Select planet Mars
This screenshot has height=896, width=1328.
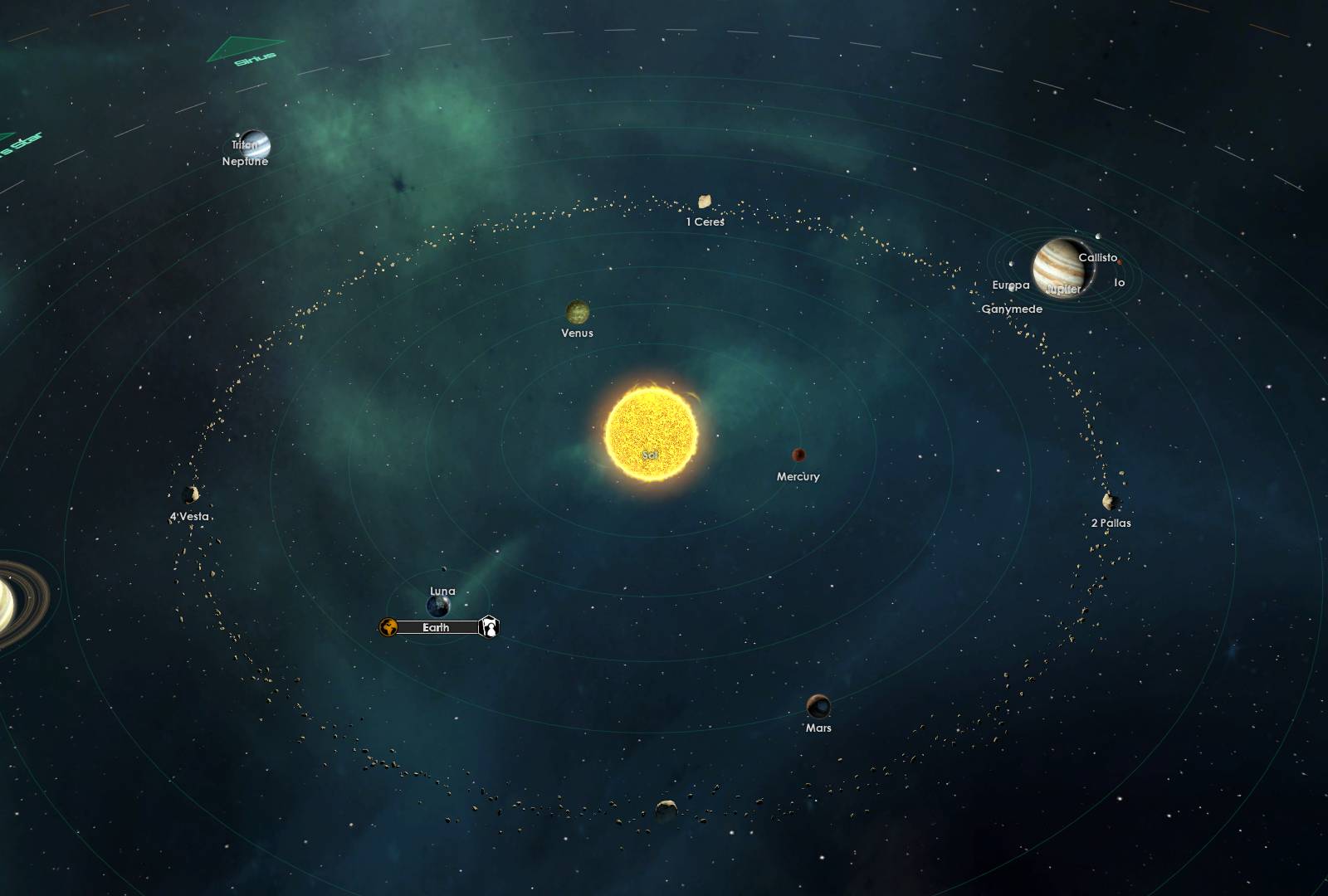(819, 706)
